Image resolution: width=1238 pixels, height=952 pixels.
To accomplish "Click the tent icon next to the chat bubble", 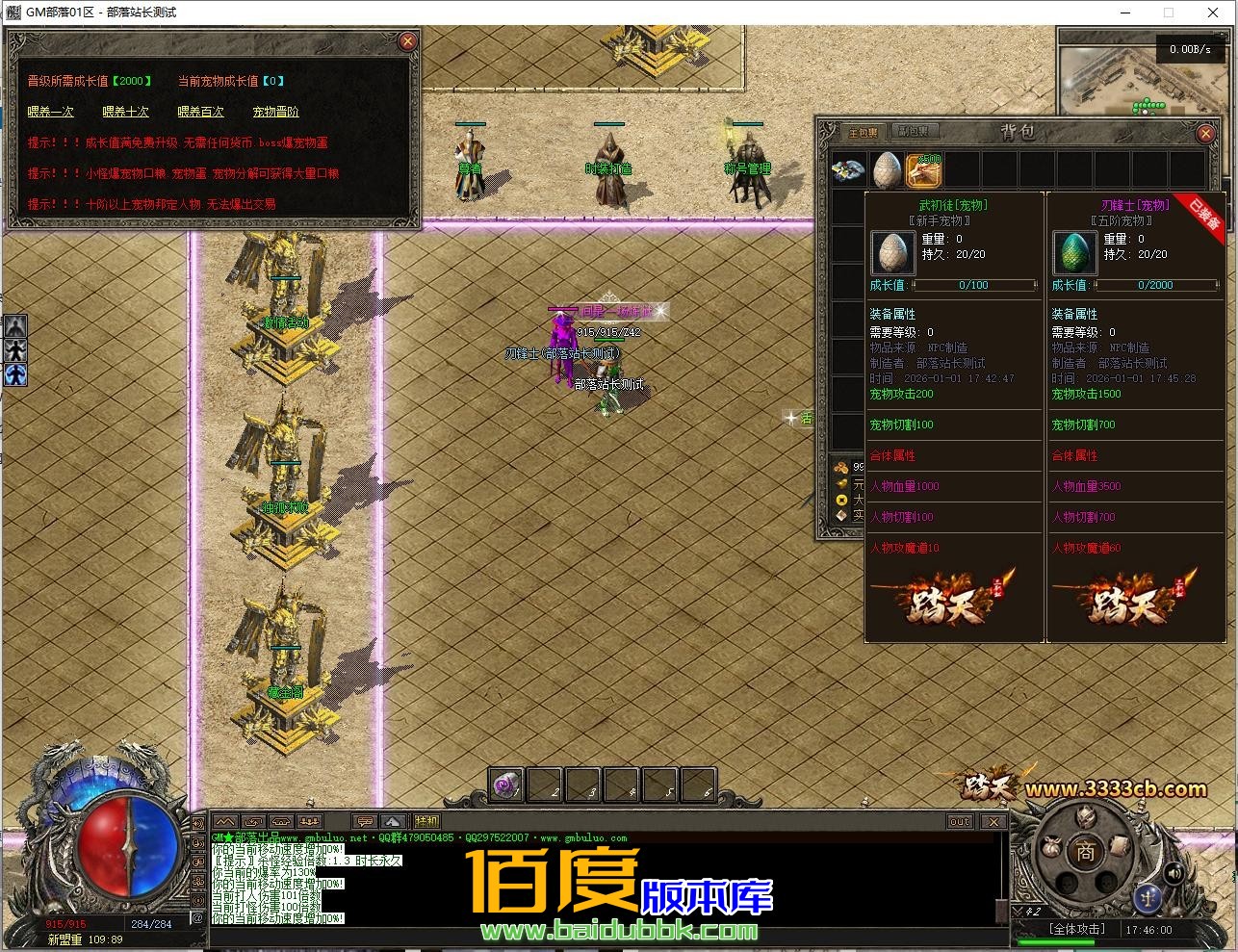I will coord(393,821).
